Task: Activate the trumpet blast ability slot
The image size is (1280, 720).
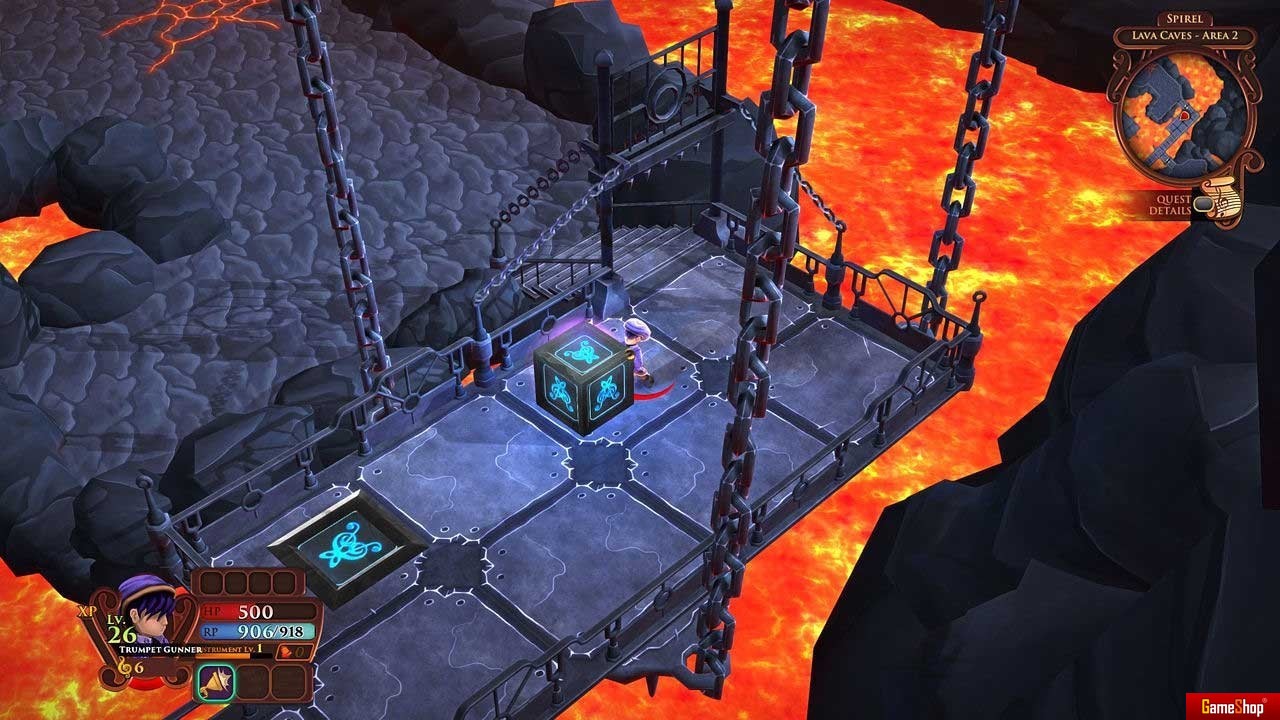Action: [215, 682]
